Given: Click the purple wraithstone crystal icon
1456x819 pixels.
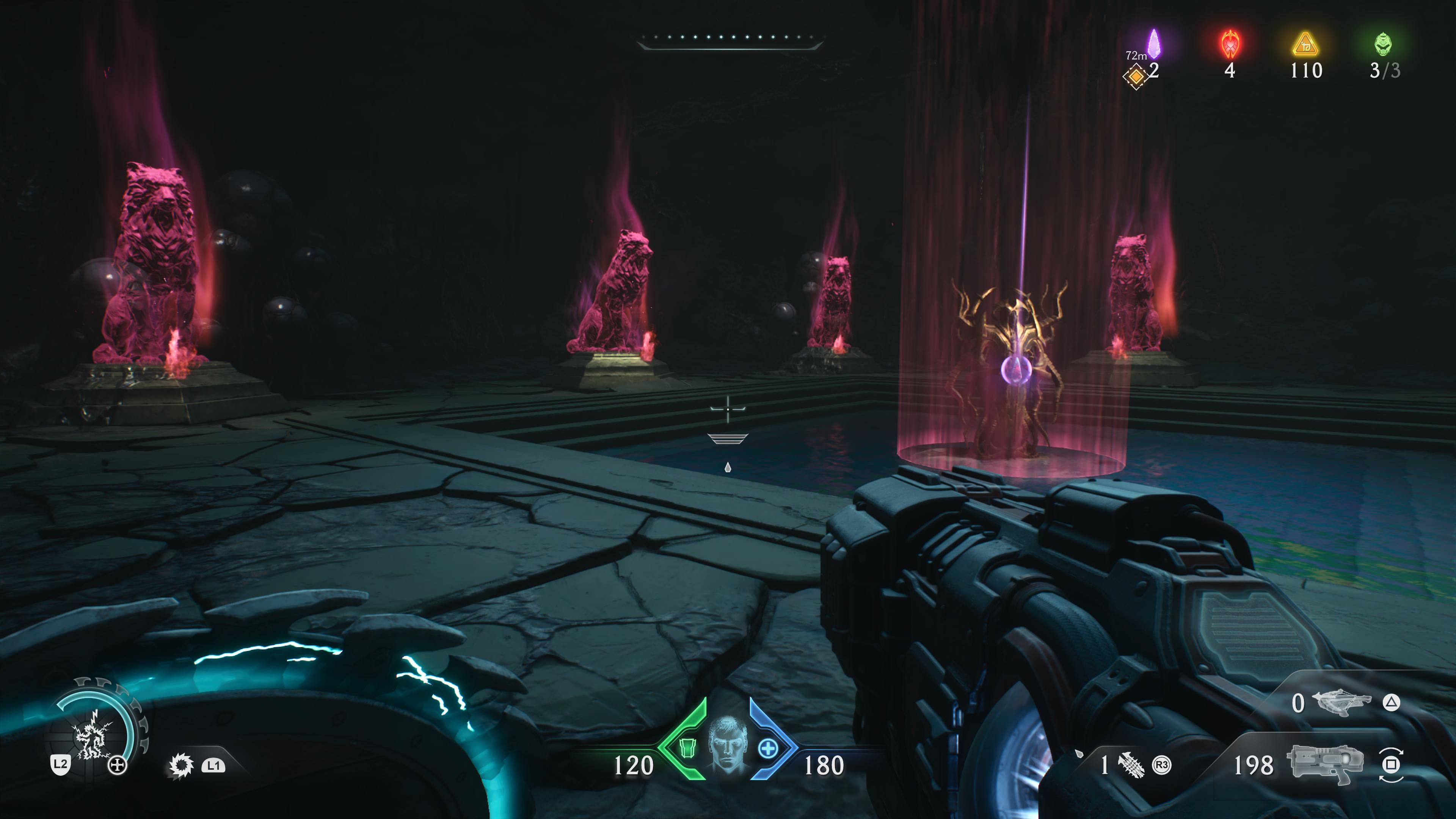Looking at the screenshot, I should pos(1153,44).
